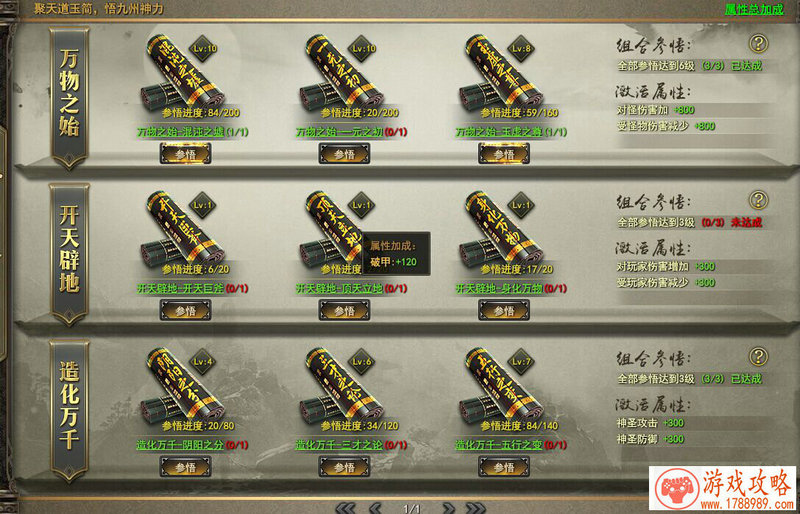800x514 pixels.
Task: Click 参悟 button under 造化万千-三才之论
Action: click(x=344, y=467)
